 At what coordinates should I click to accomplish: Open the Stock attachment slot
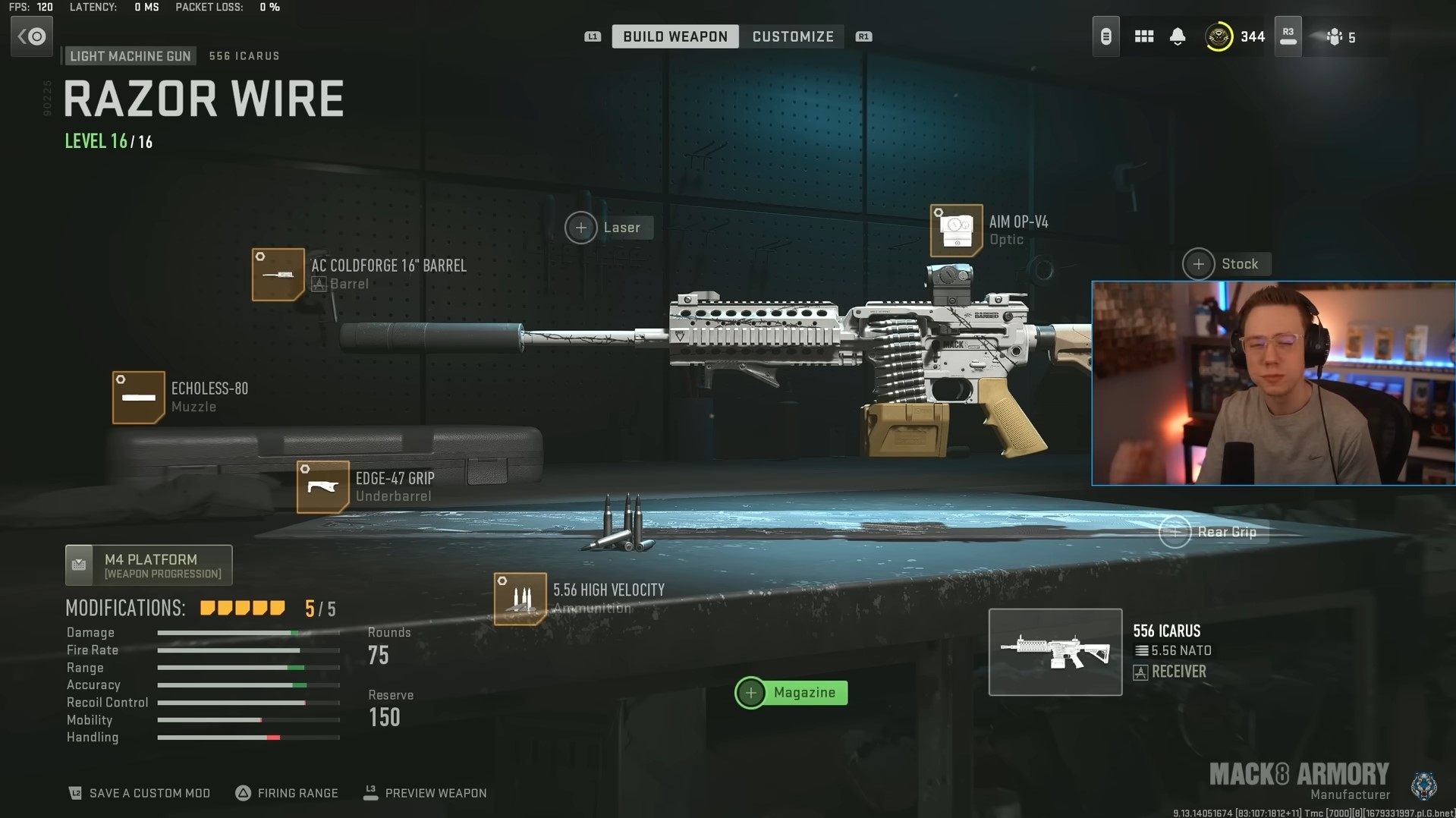coord(1198,264)
